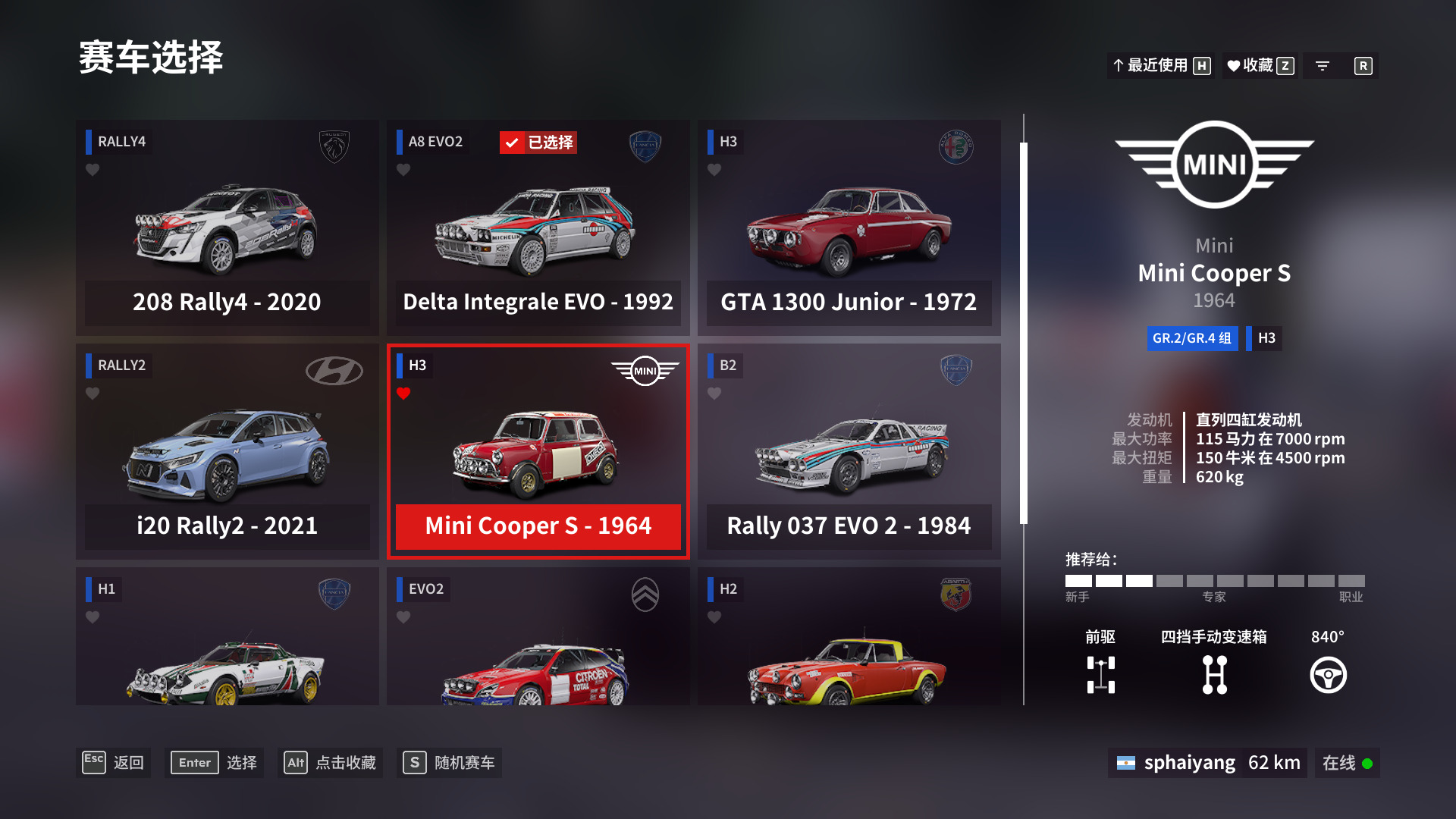This screenshot has width=1456, height=819.
Task: Sort cars by 最近使用 (recently used)
Action: [x=1160, y=66]
